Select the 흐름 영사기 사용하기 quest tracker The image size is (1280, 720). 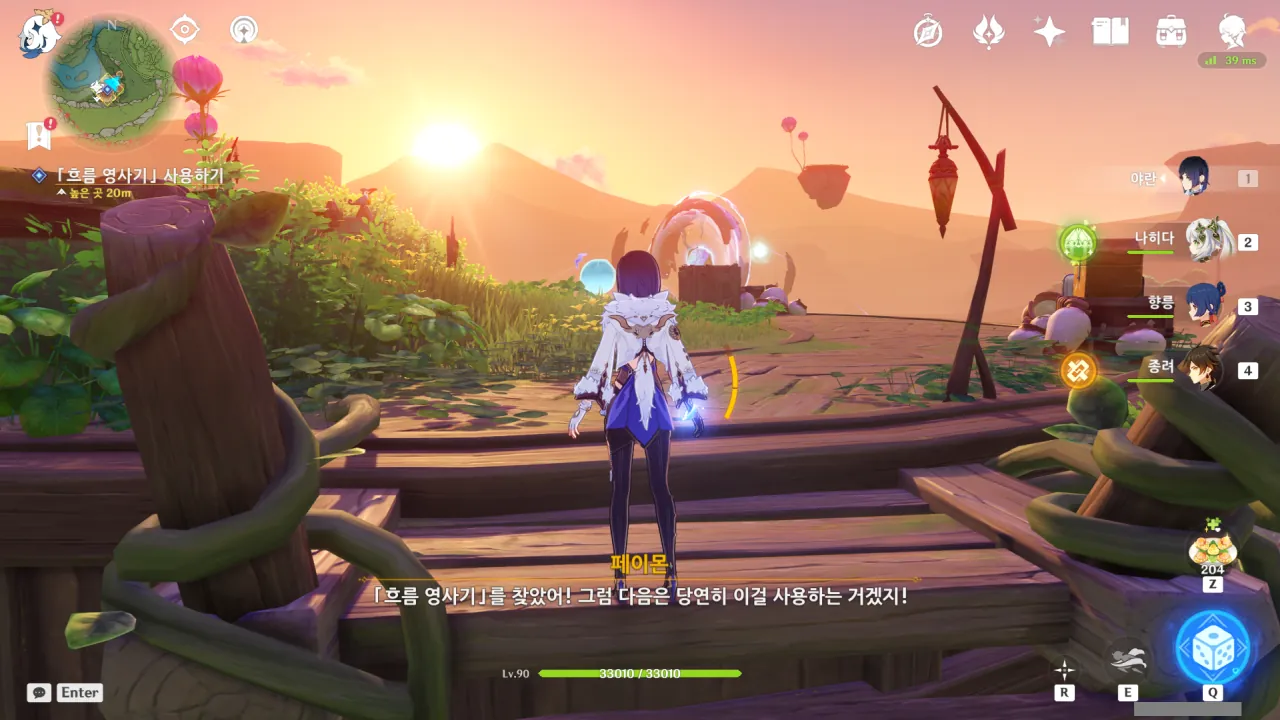140,176
